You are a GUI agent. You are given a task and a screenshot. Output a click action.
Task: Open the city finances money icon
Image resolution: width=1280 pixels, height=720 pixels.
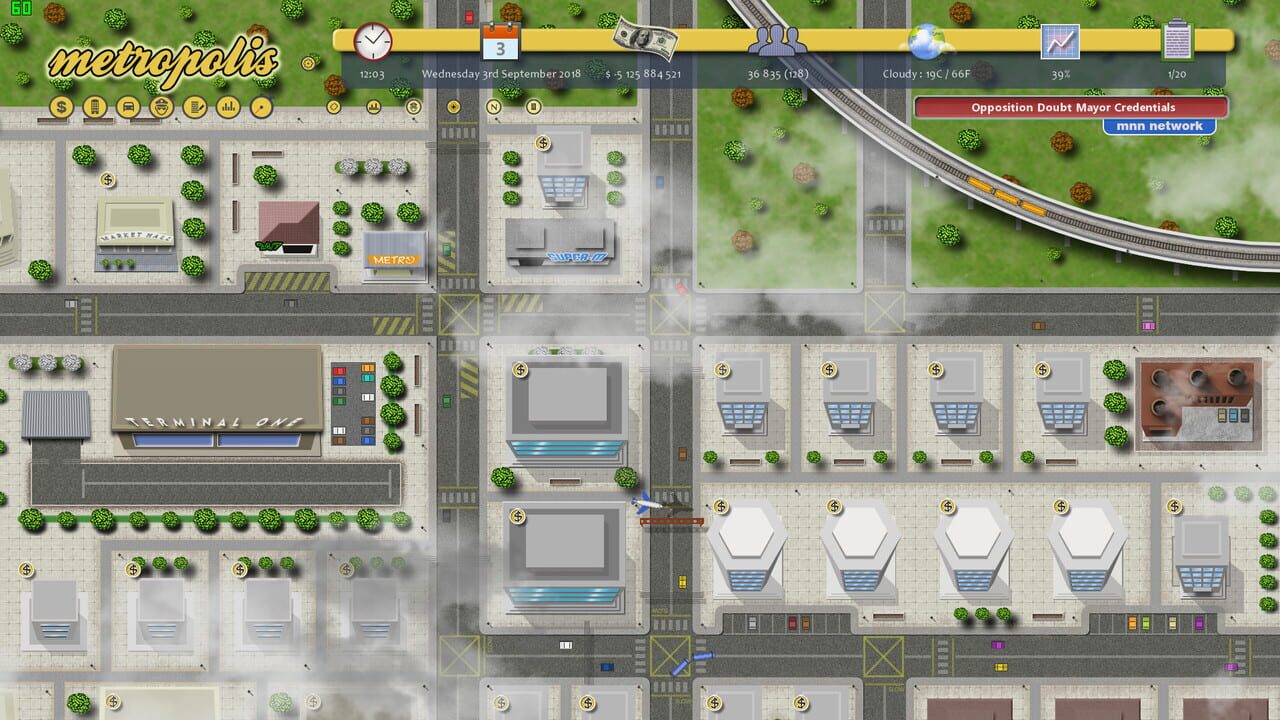click(x=60, y=108)
